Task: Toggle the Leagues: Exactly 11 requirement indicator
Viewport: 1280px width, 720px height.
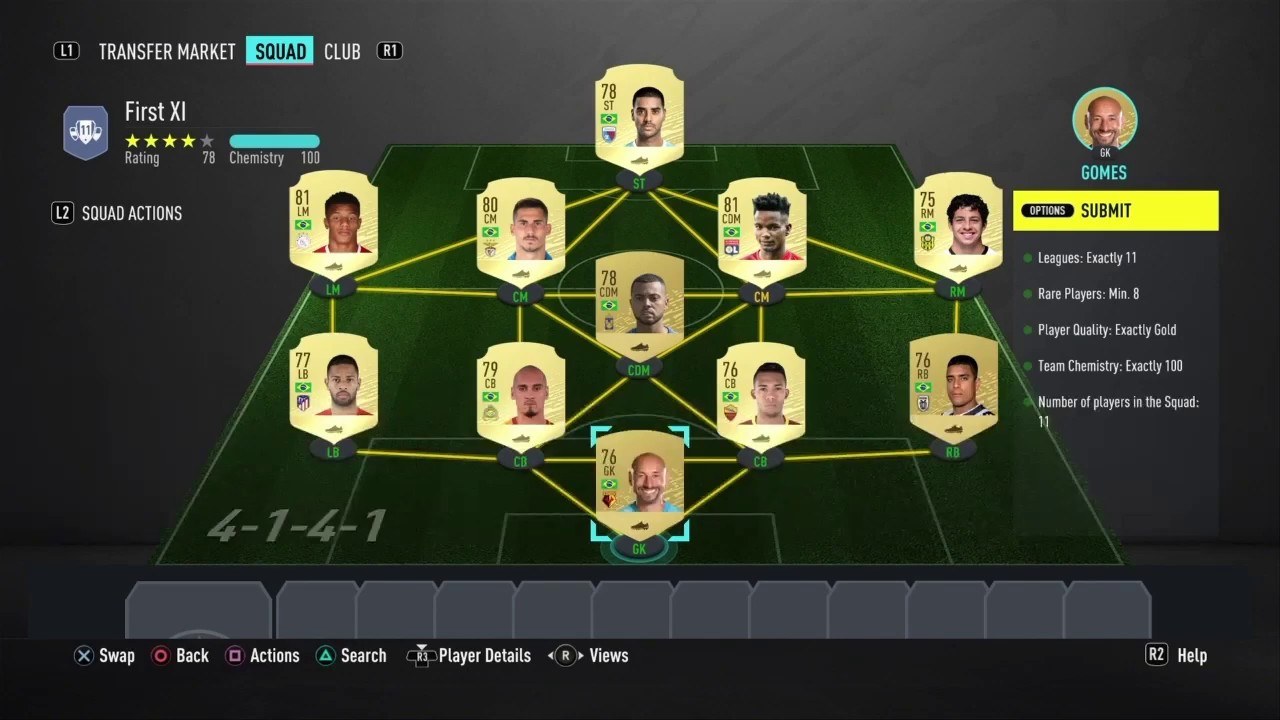Action: [1026, 258]
